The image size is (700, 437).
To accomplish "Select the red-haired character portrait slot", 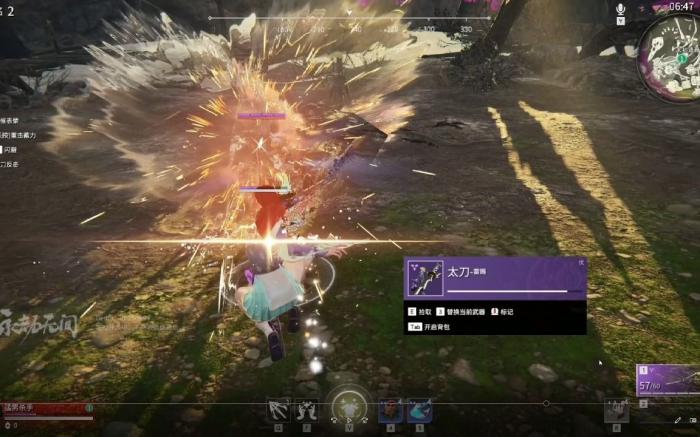I will 390,410.
